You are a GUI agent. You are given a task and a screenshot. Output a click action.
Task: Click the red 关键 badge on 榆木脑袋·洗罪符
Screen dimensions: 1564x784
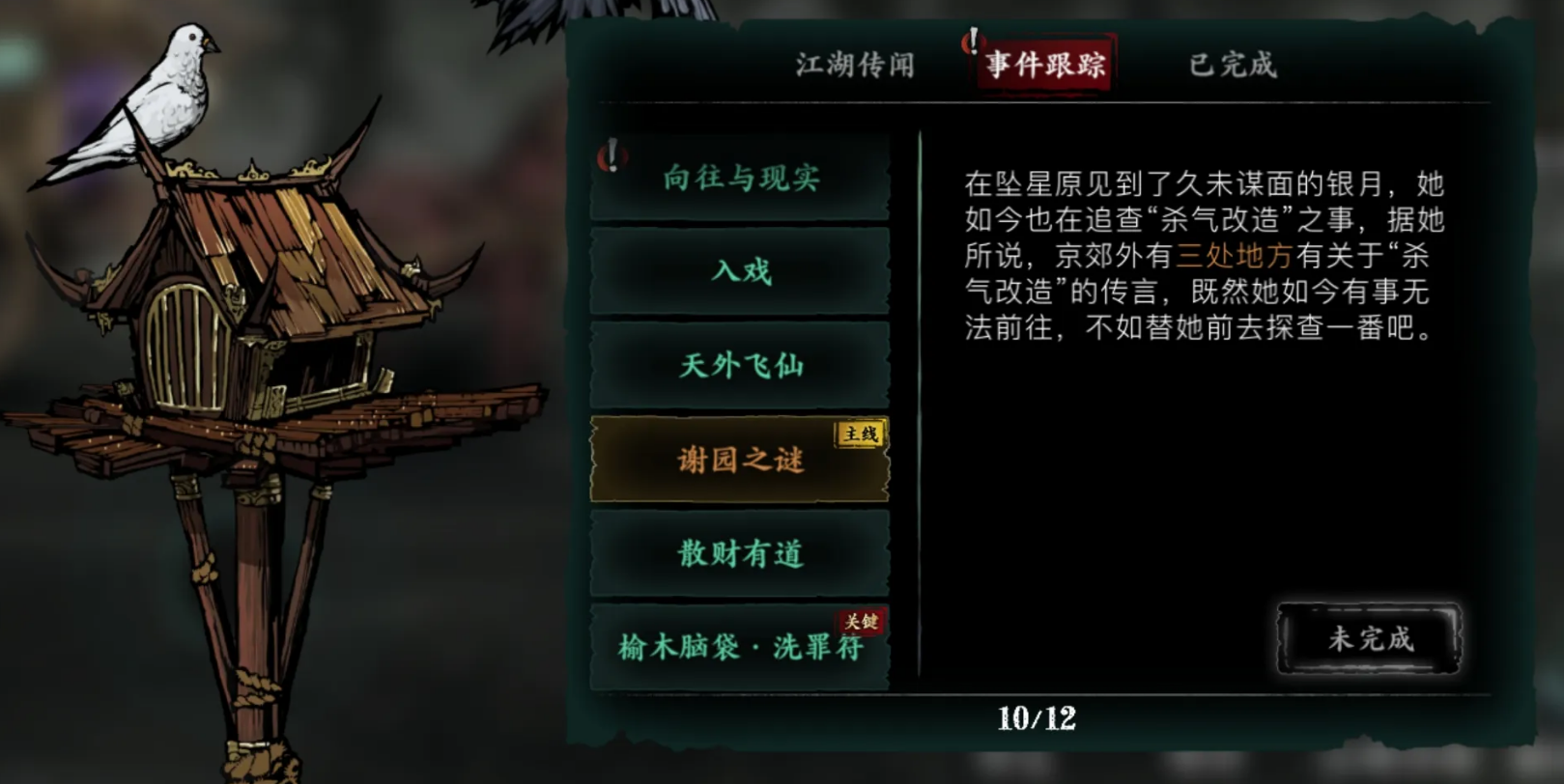click(x=860, y=625)
